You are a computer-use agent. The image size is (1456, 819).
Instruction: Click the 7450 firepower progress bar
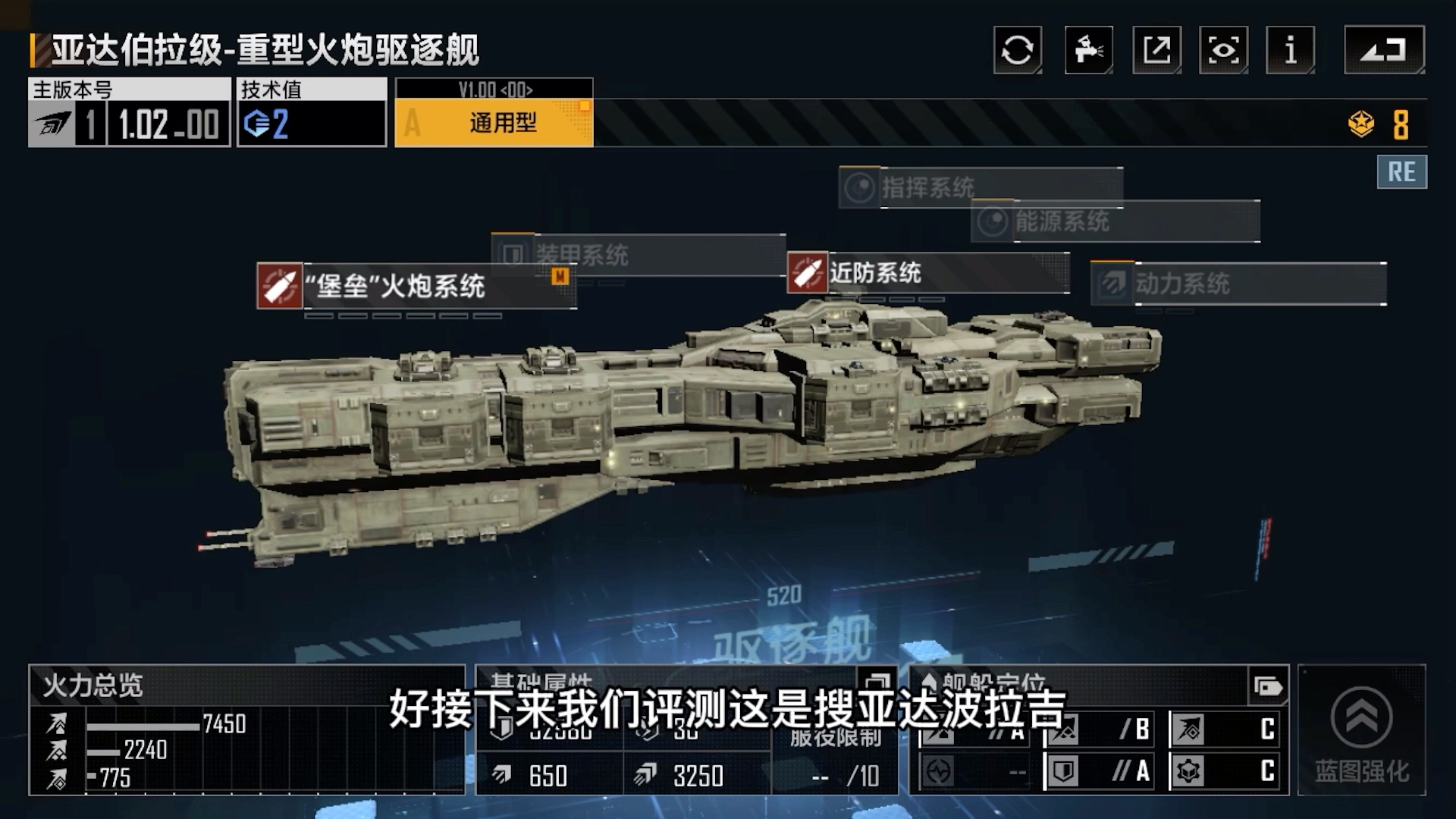pyautogui.click(x=144, y=726)
